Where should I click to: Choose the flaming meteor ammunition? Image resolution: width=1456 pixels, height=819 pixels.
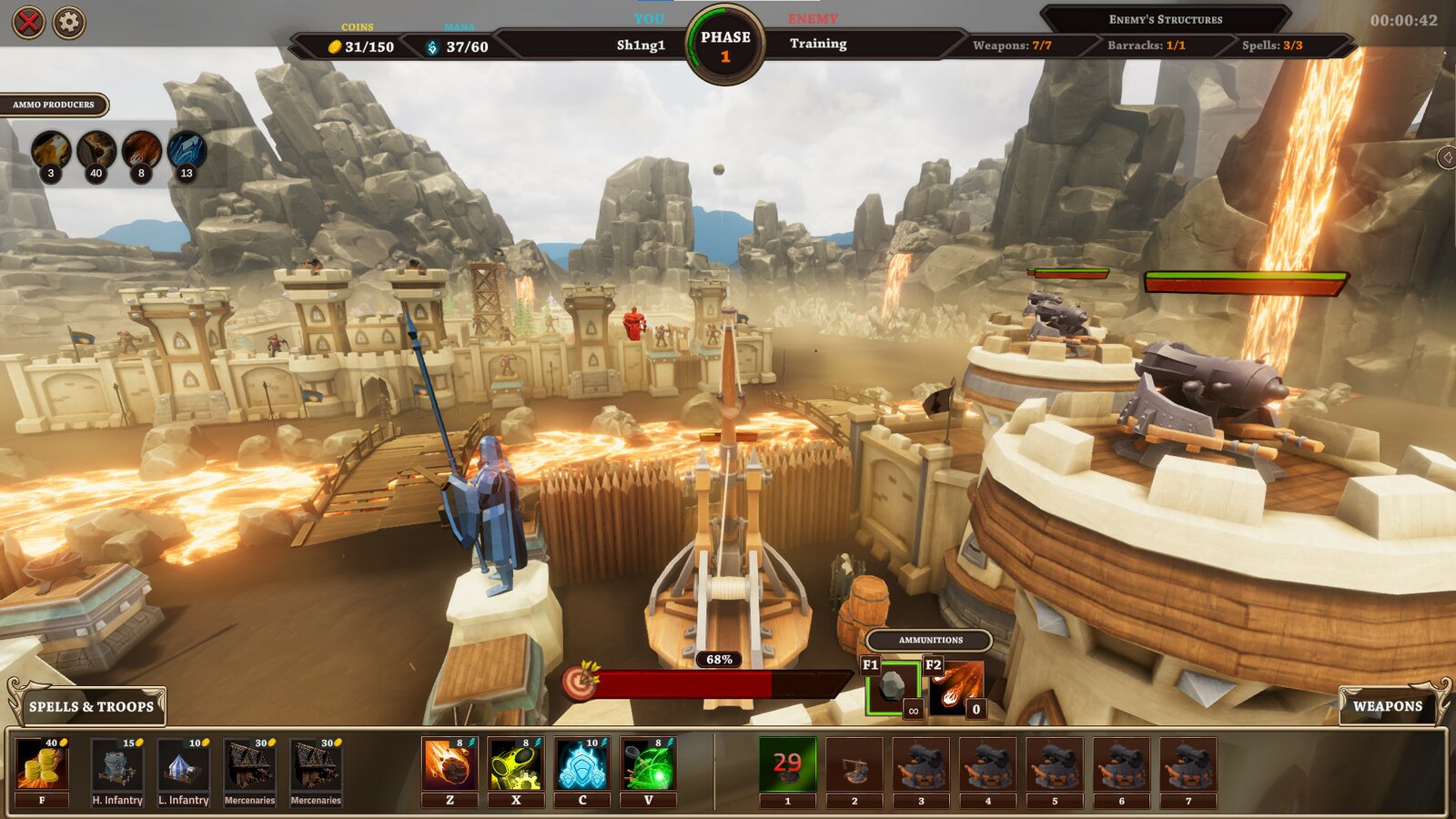(955, 687)
